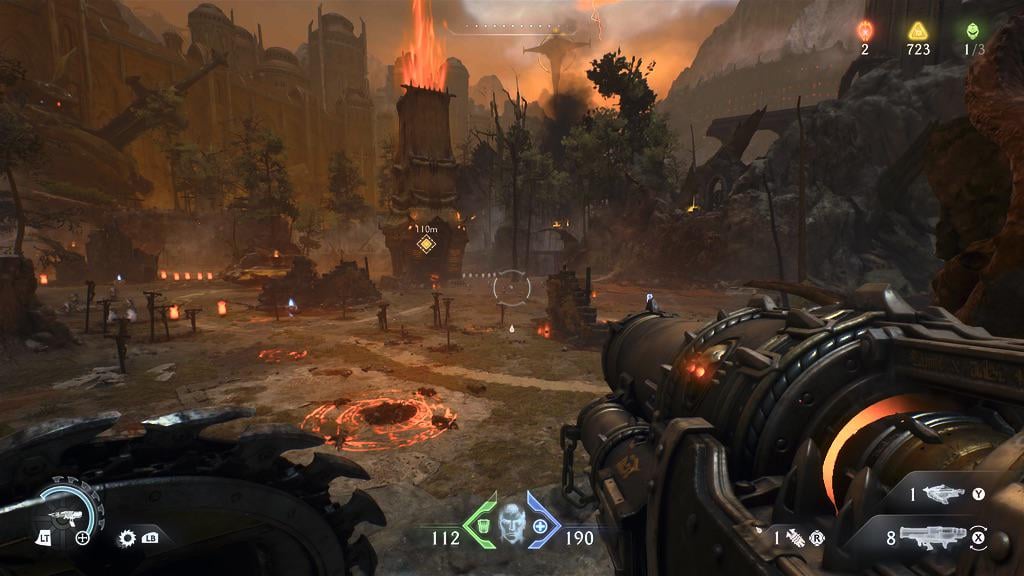Click the Slayer helmet portrait

[511, 522]
